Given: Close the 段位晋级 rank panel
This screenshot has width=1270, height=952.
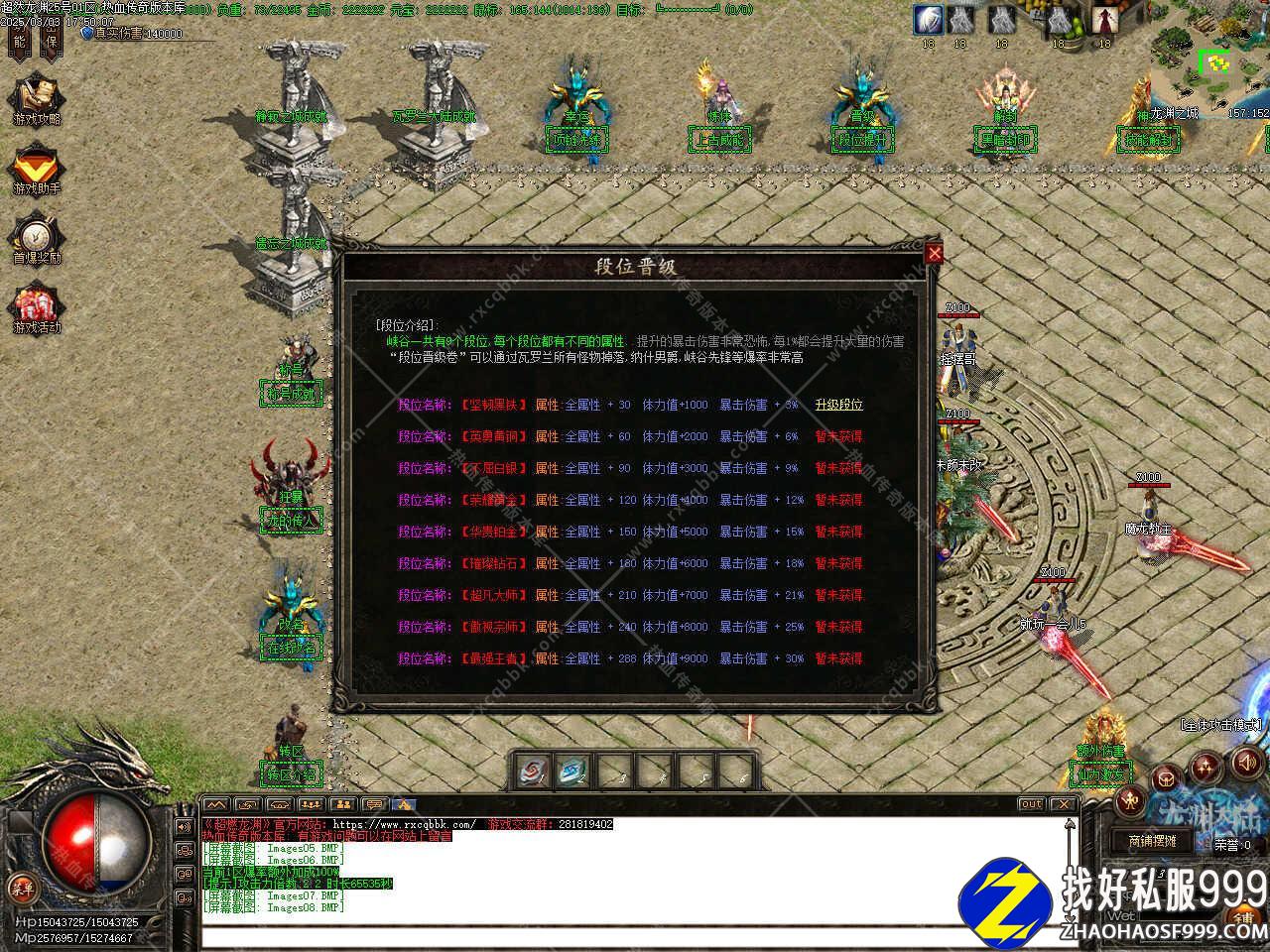Looking at the screenshot, I should [934, 254].
